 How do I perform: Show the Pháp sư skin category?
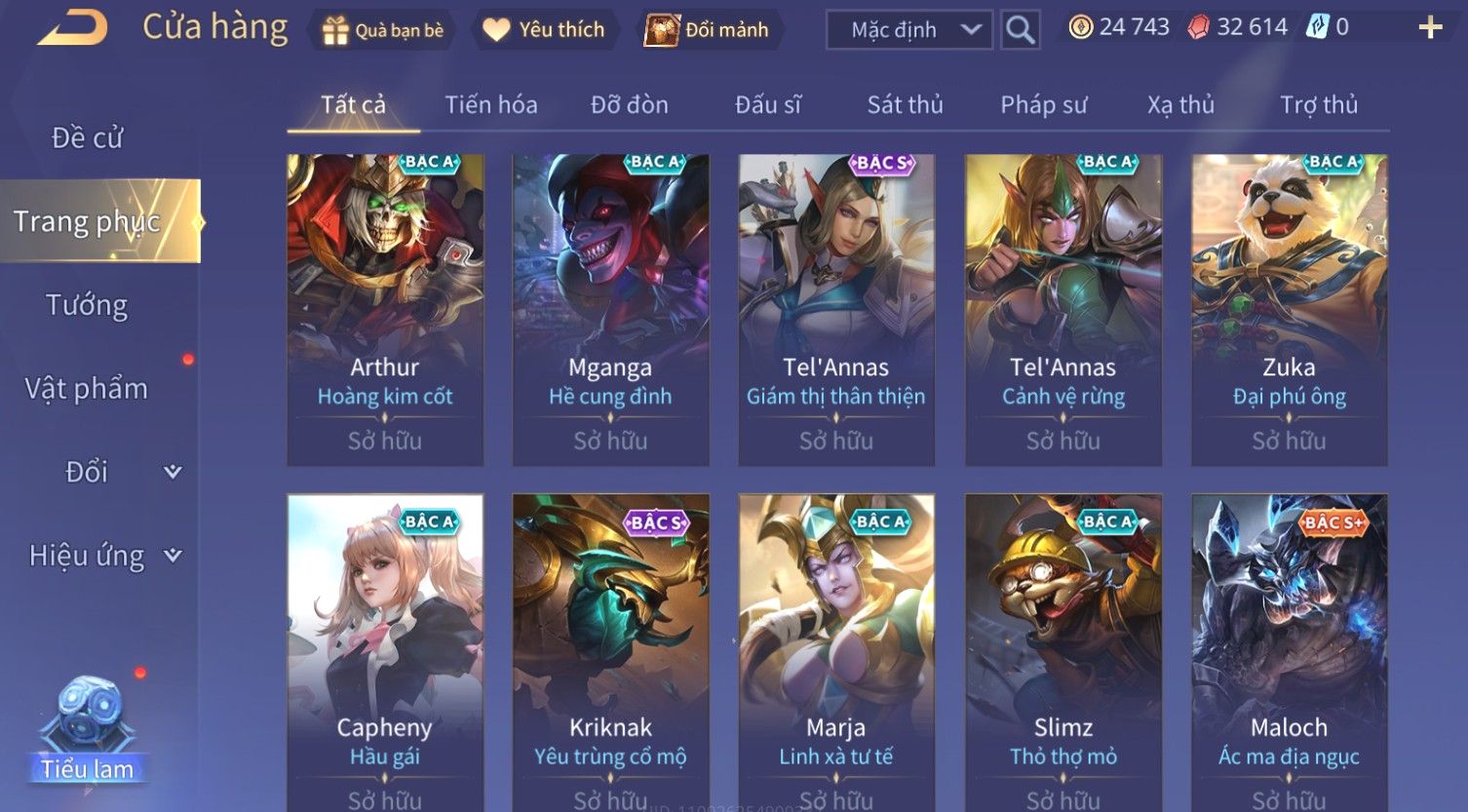(x=1043, y=104)
